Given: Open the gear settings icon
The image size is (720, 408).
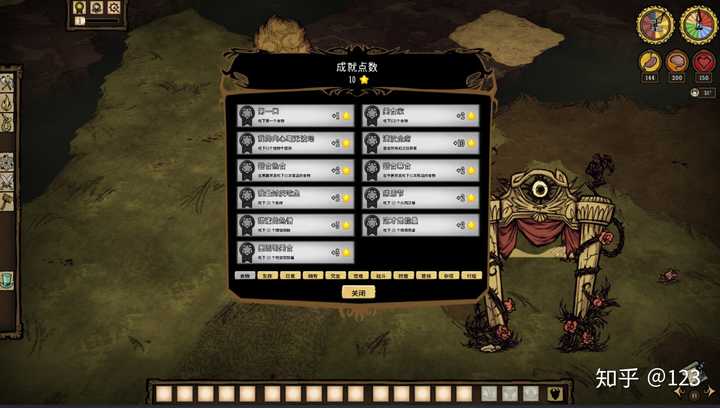Looking at the screenshot, I should 114,8.
